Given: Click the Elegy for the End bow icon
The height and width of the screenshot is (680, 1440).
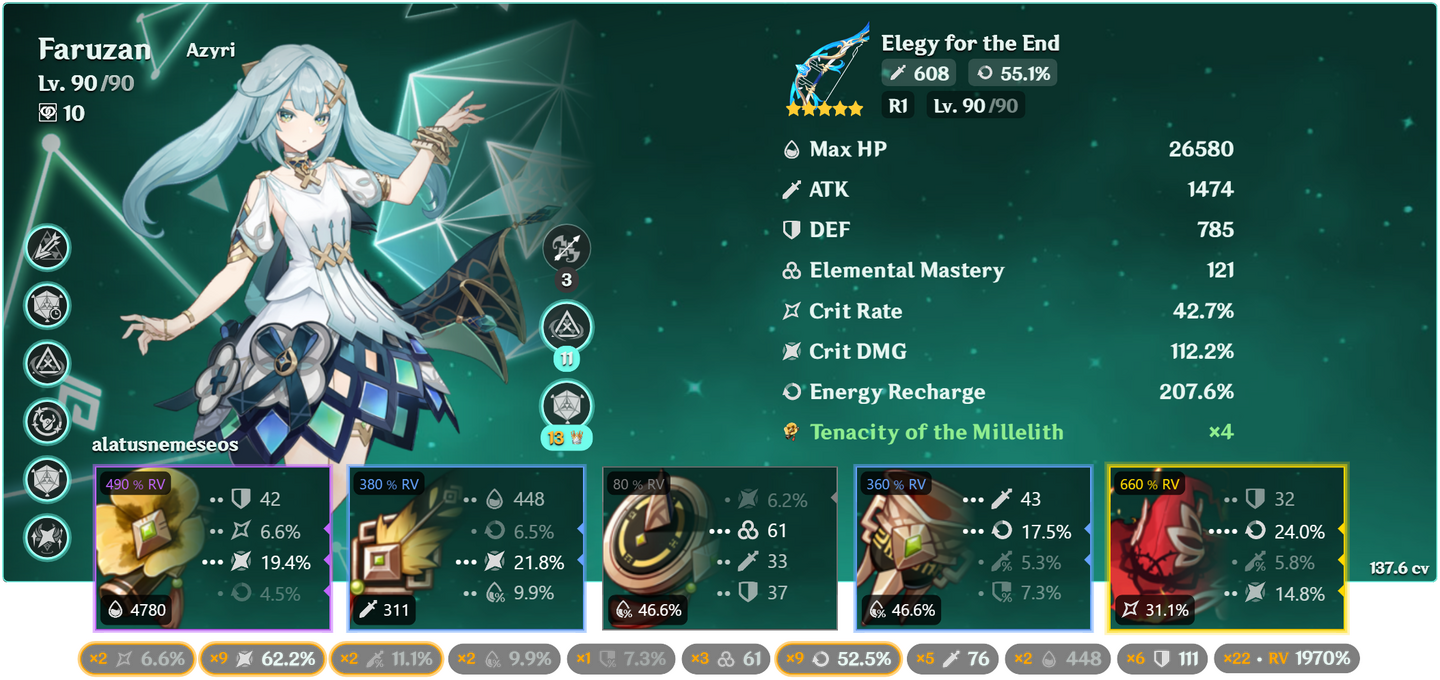Looking at the screenshot, I should pyautogui.click(x=827, y=72).
